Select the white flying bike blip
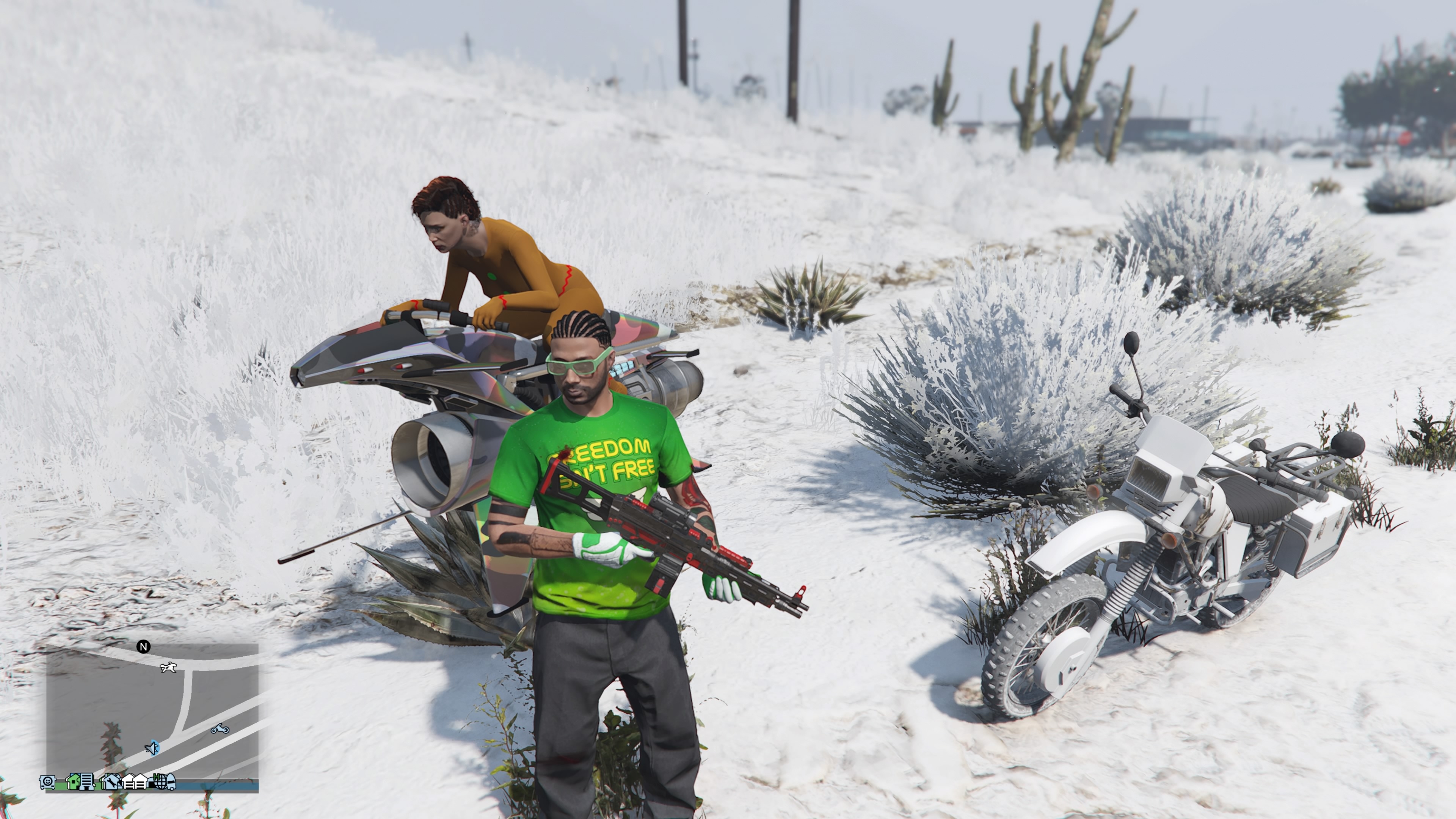Screen dimensions: 1456x819 point(168,668)
